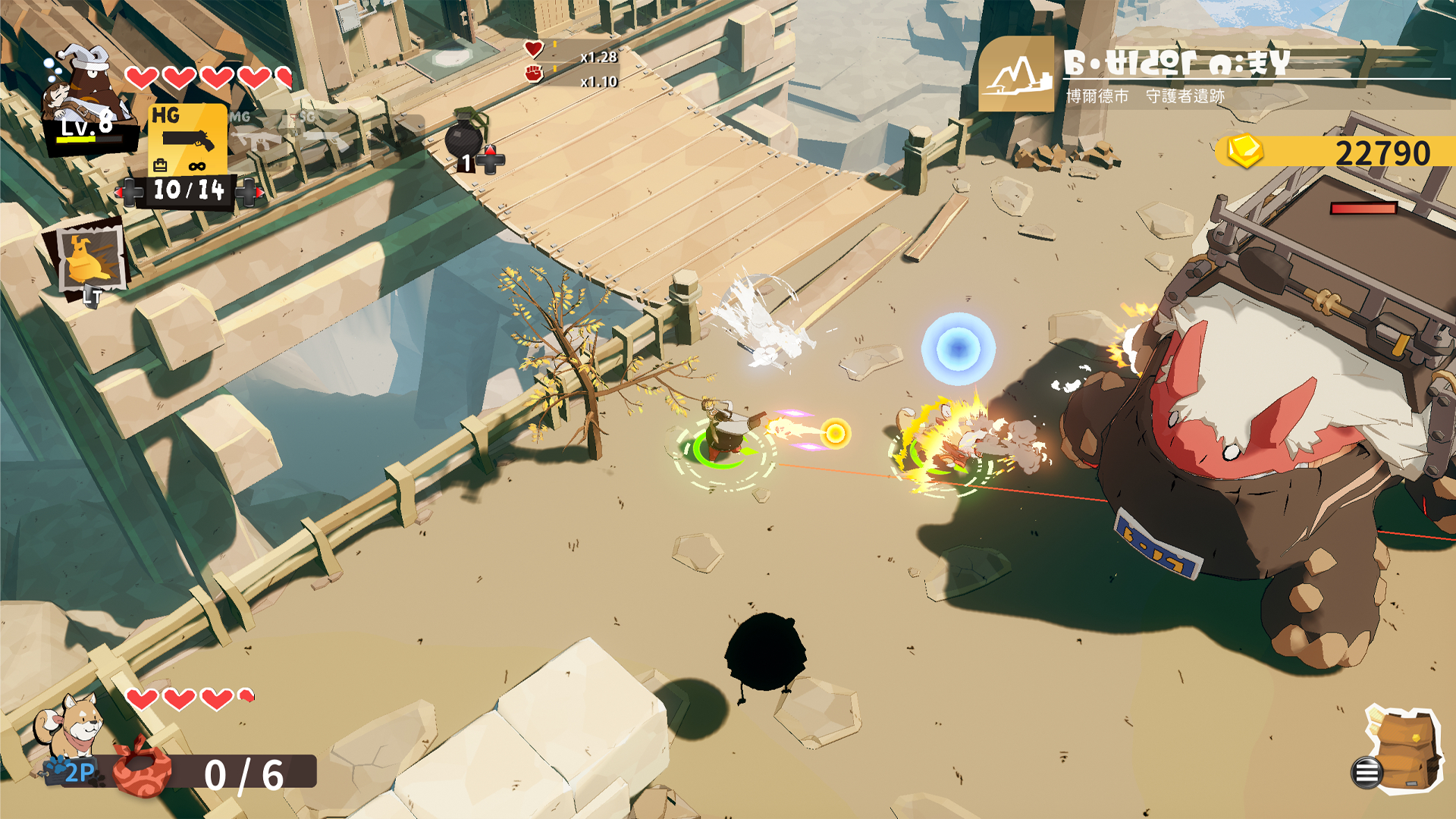Switch to the MG weapon slot

coord(256,133)
